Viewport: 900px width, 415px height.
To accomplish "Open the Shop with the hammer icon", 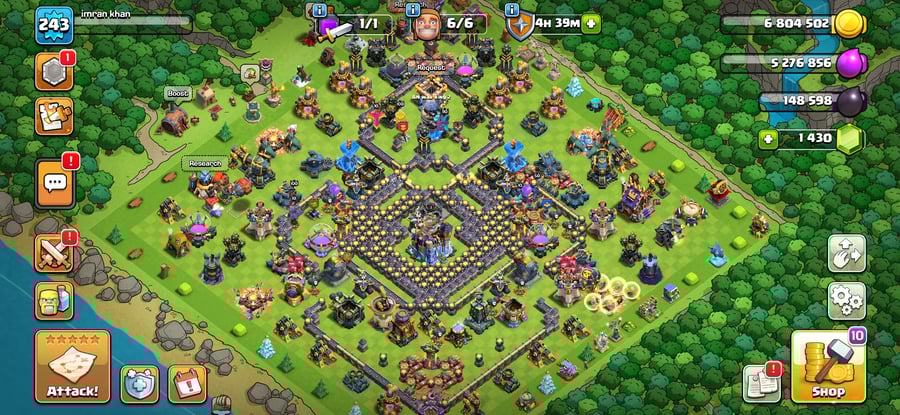I will (828, 367).
